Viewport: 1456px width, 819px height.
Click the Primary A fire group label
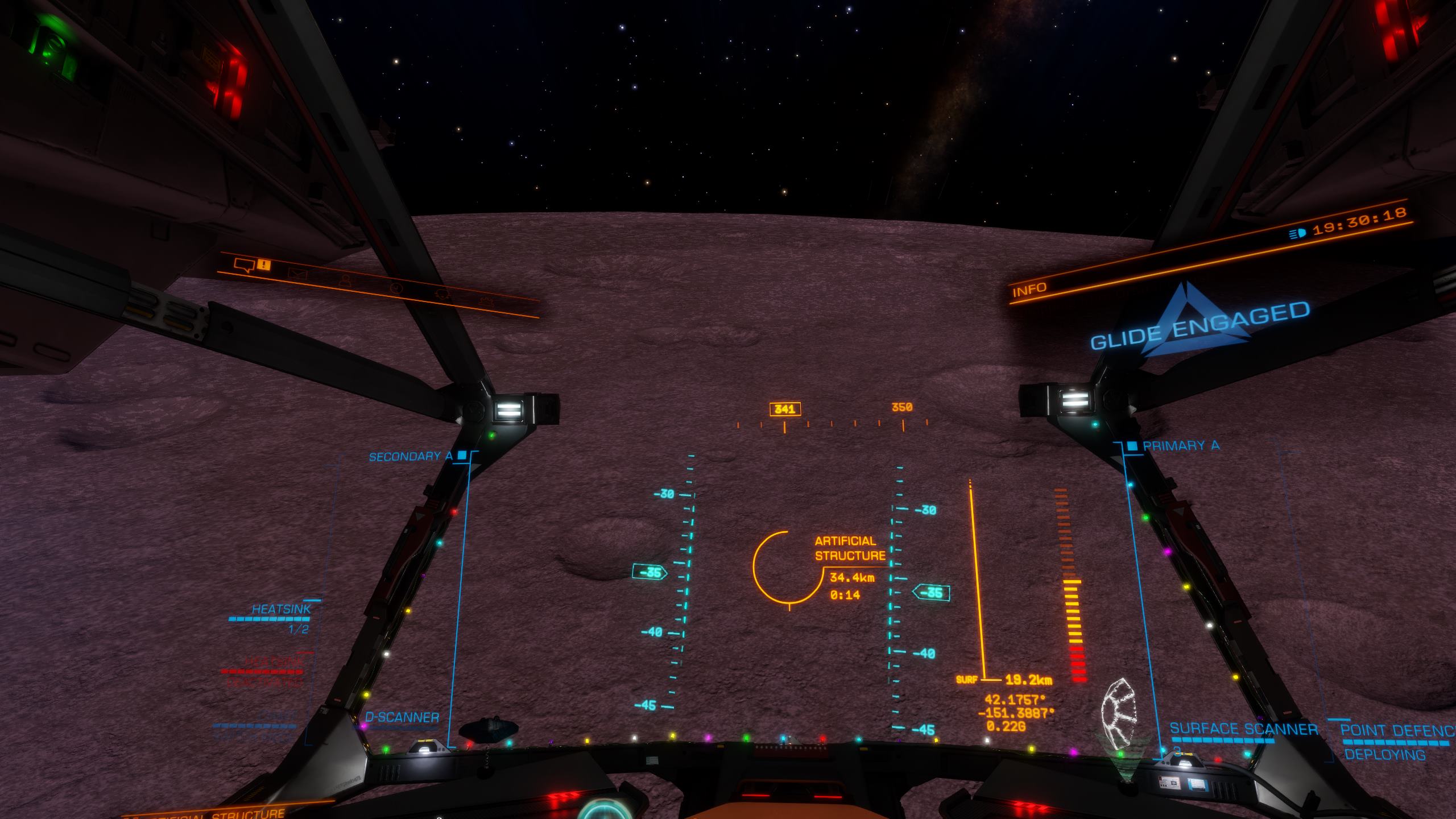click(1181, 446)
